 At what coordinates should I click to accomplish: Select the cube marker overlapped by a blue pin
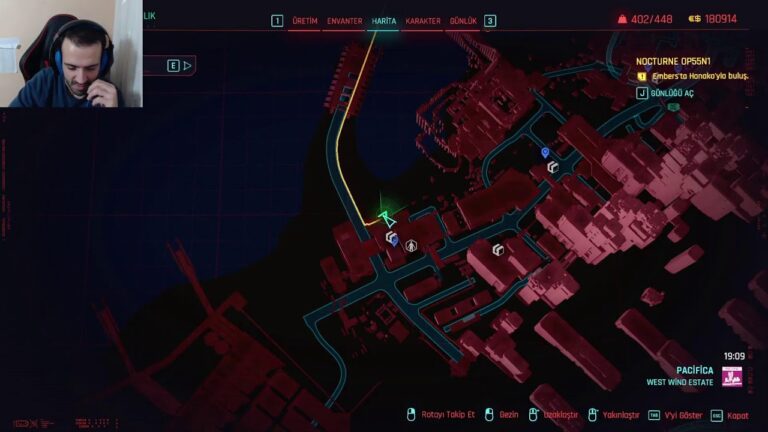(392, 238)
